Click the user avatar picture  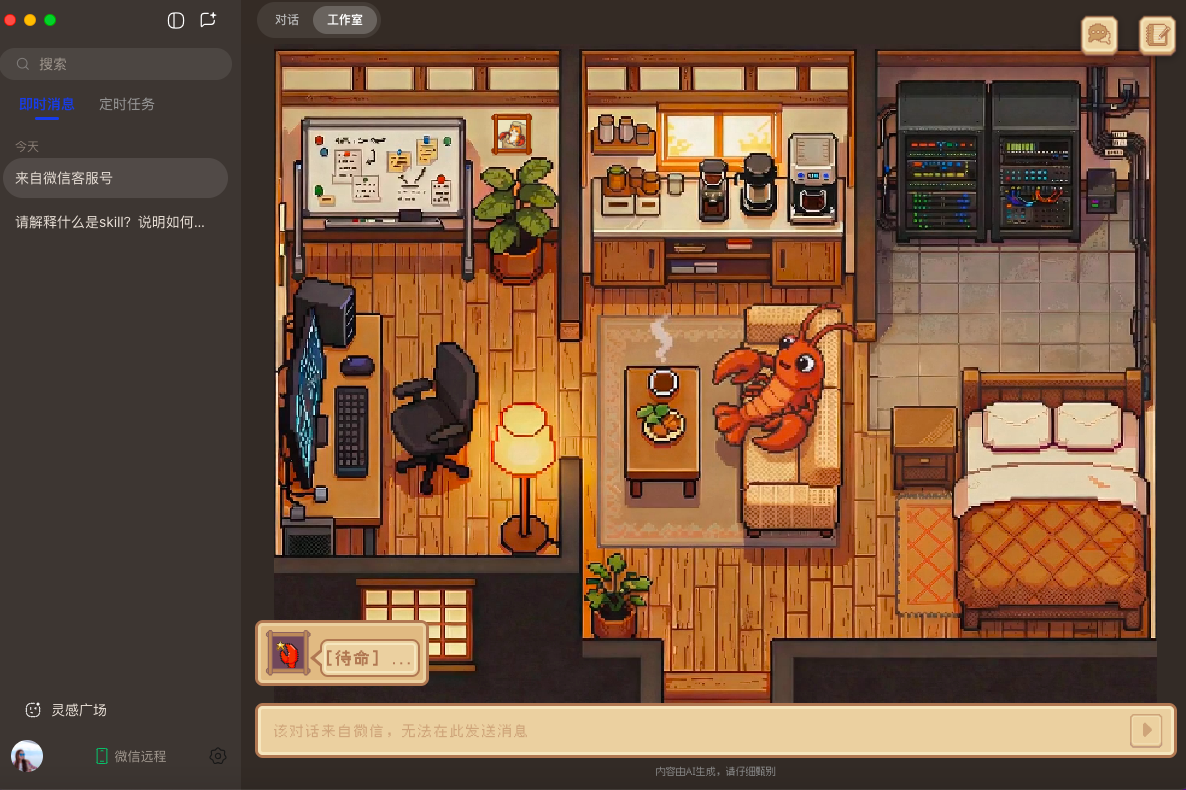[x=27, y=756]
